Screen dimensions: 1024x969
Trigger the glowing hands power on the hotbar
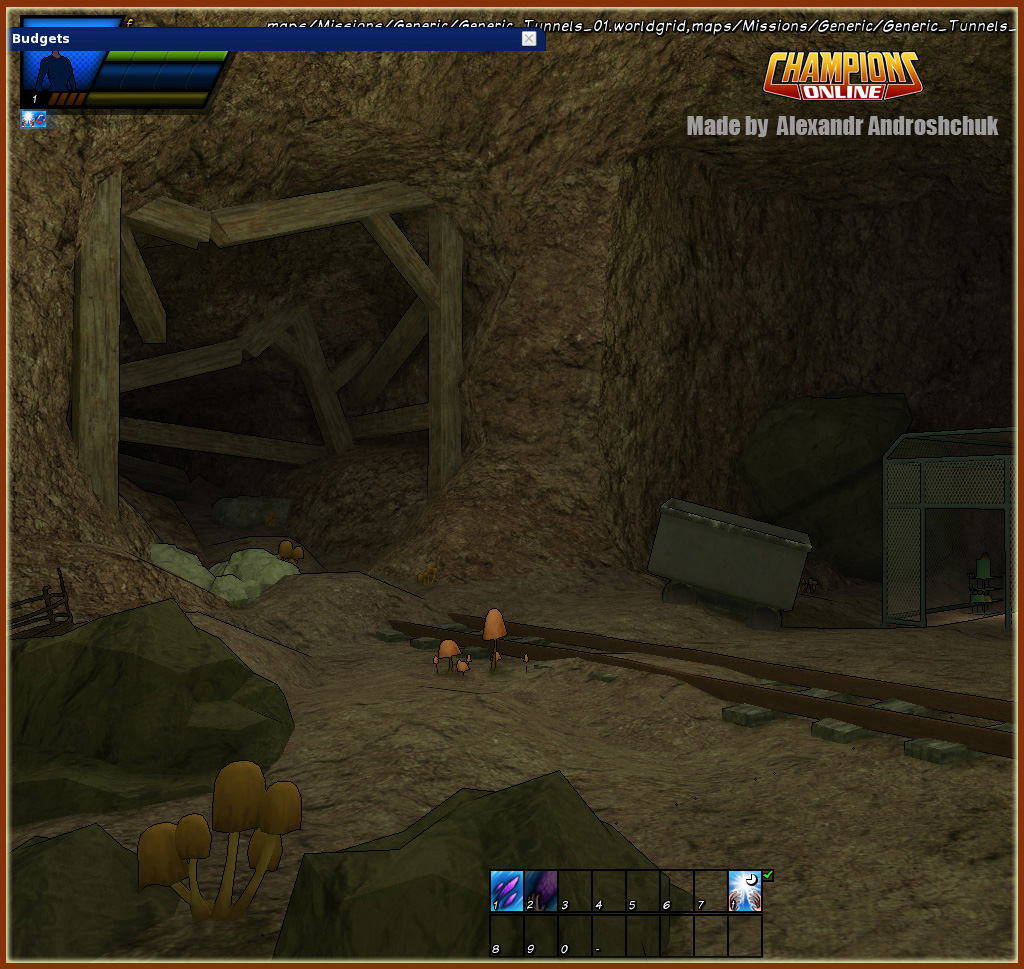pos(745,890)
